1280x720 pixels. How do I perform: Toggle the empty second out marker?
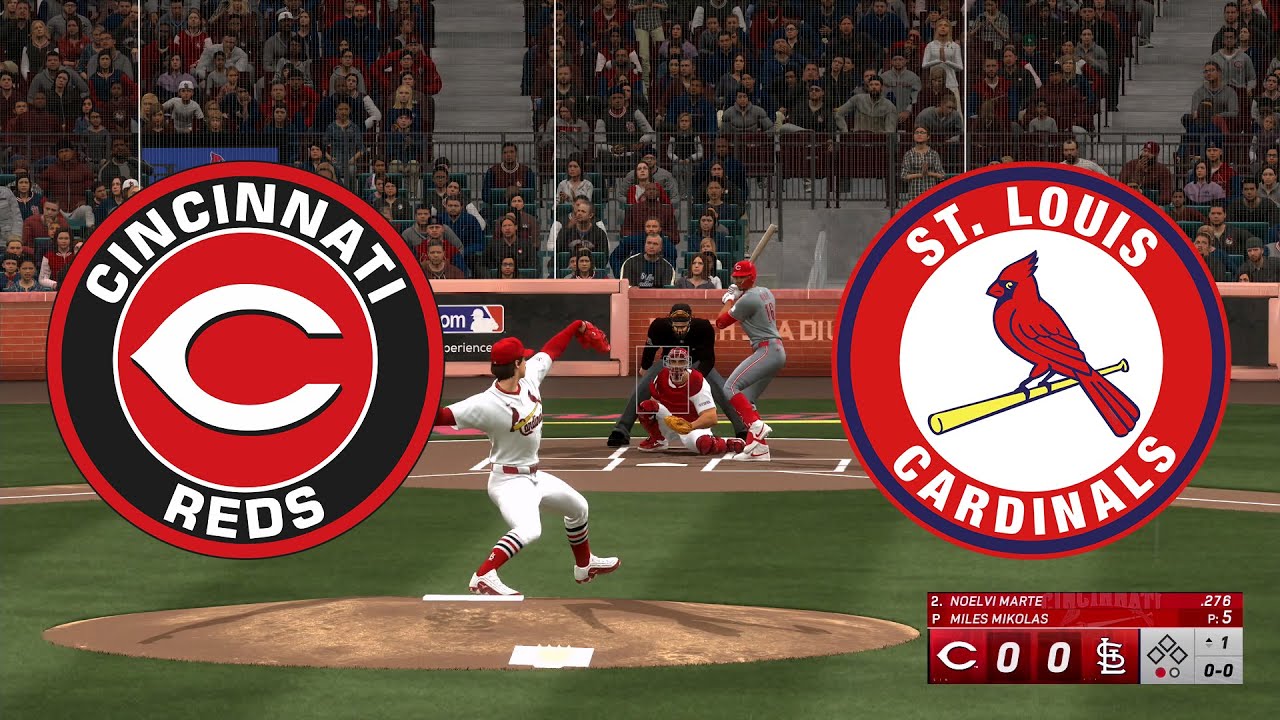(x=1174, y=673)
